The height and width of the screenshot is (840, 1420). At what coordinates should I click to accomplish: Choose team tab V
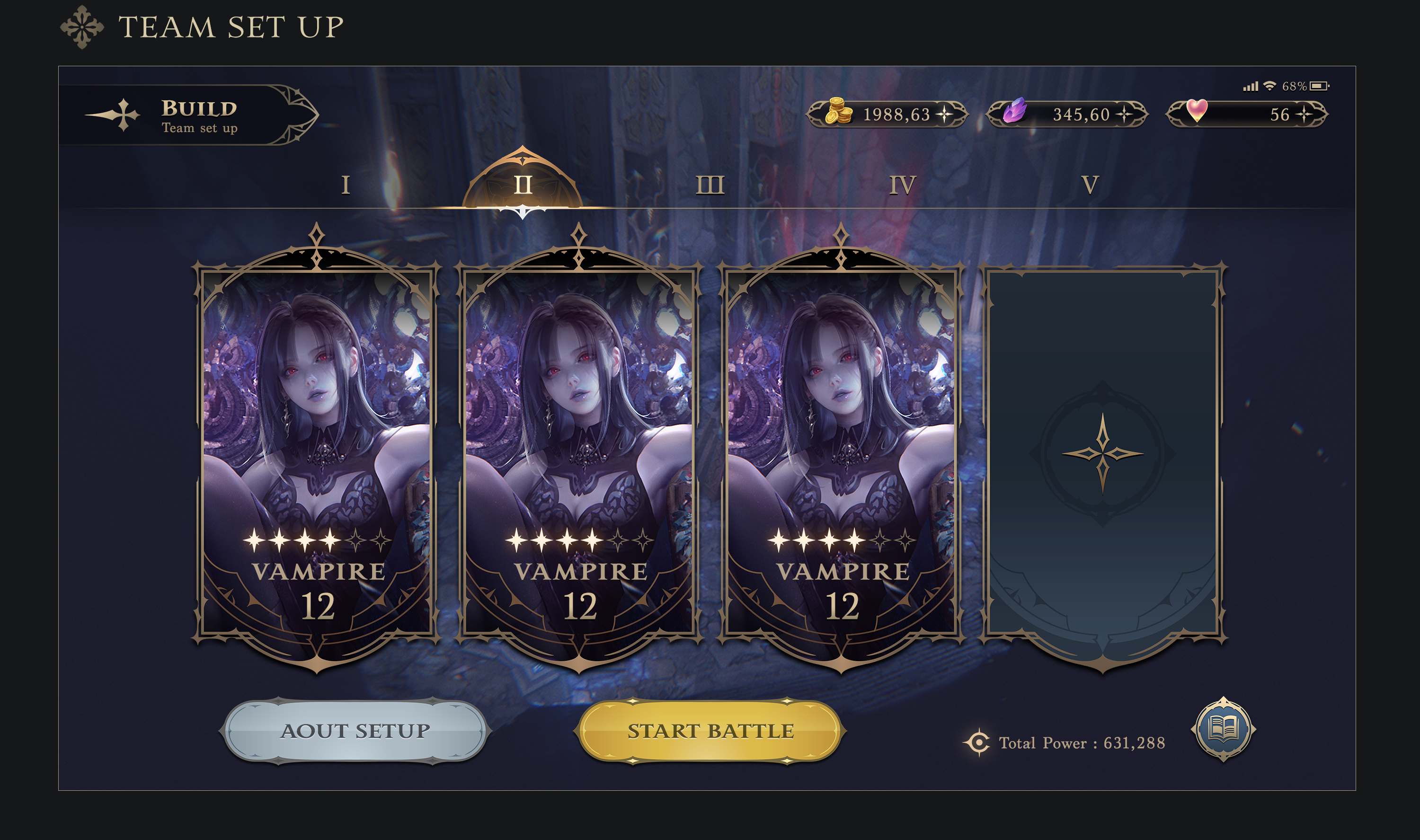(1090, 185)
